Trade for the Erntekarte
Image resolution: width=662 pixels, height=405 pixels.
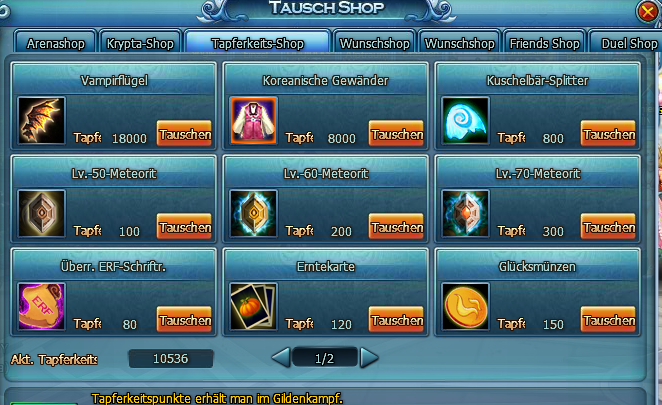(396, 320)
